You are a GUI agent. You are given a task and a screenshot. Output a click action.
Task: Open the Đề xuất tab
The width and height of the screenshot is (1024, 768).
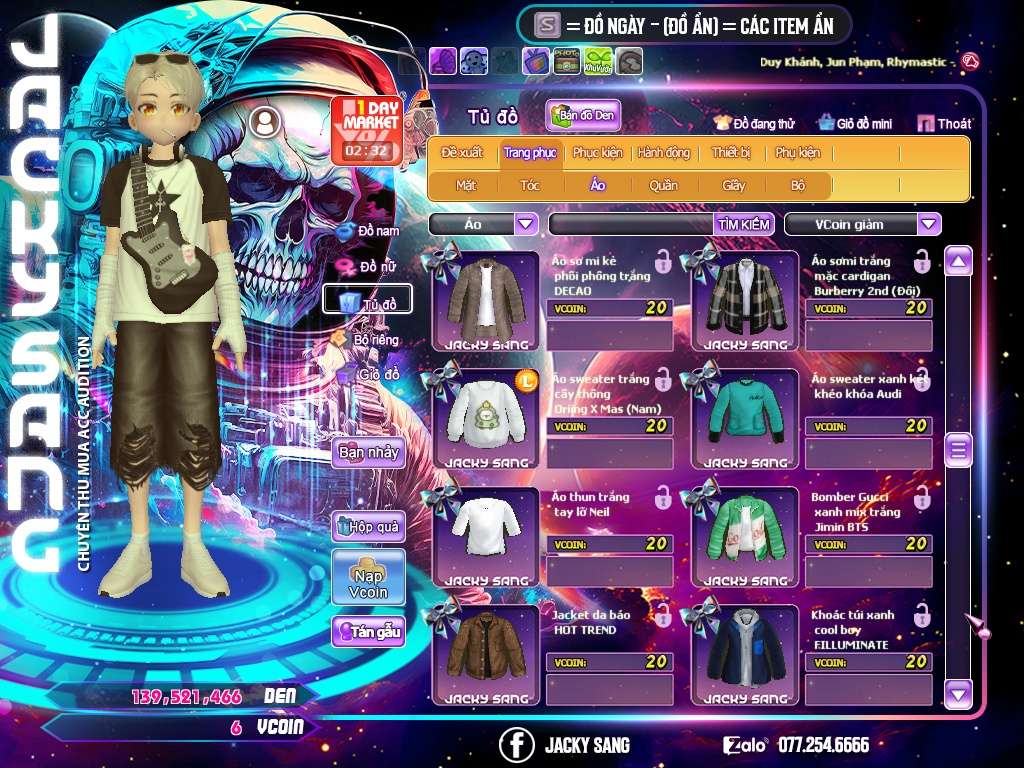(x=462, y=153)
